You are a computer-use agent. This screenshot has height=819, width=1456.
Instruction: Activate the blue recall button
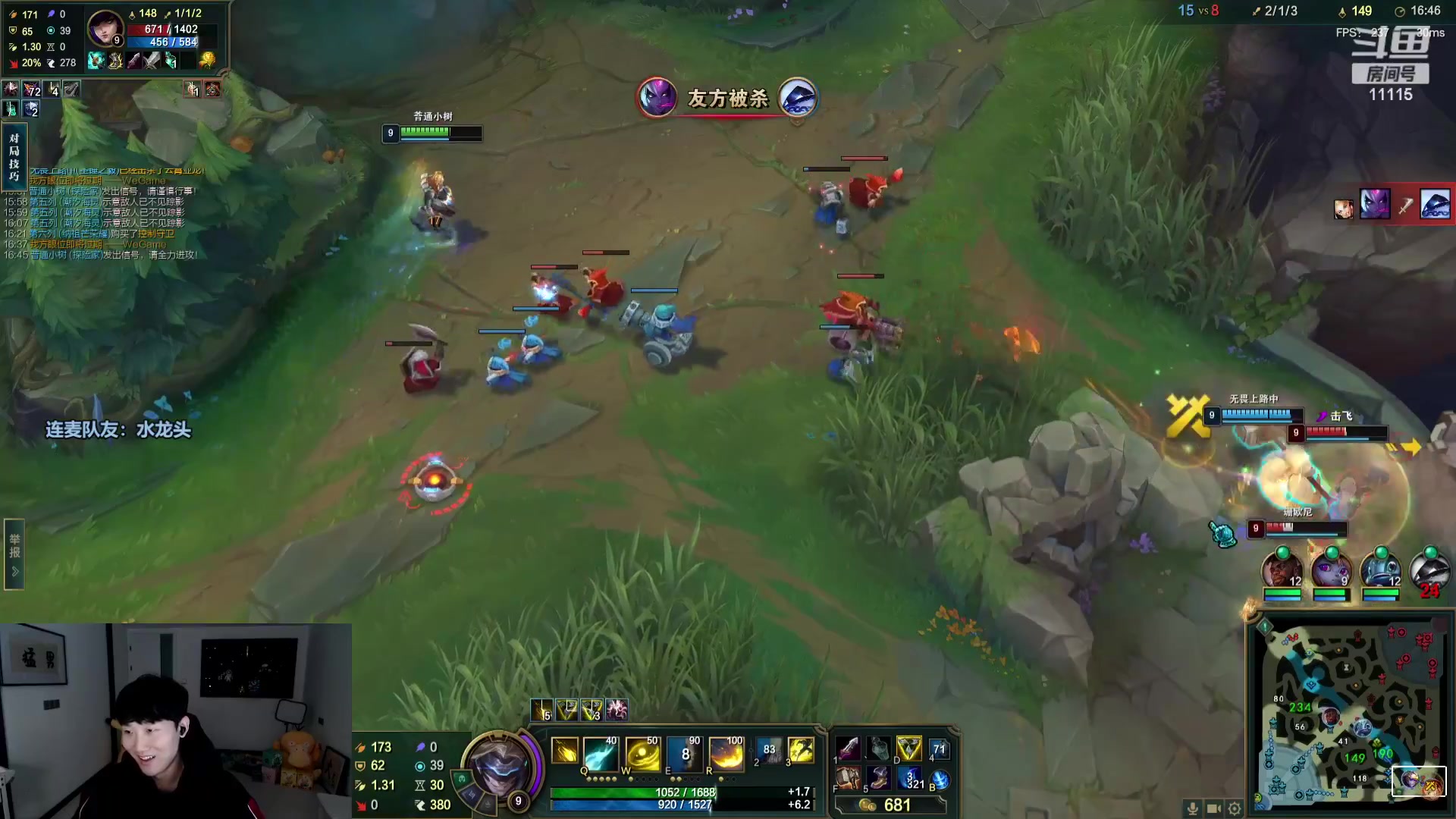tap(940, 780)
